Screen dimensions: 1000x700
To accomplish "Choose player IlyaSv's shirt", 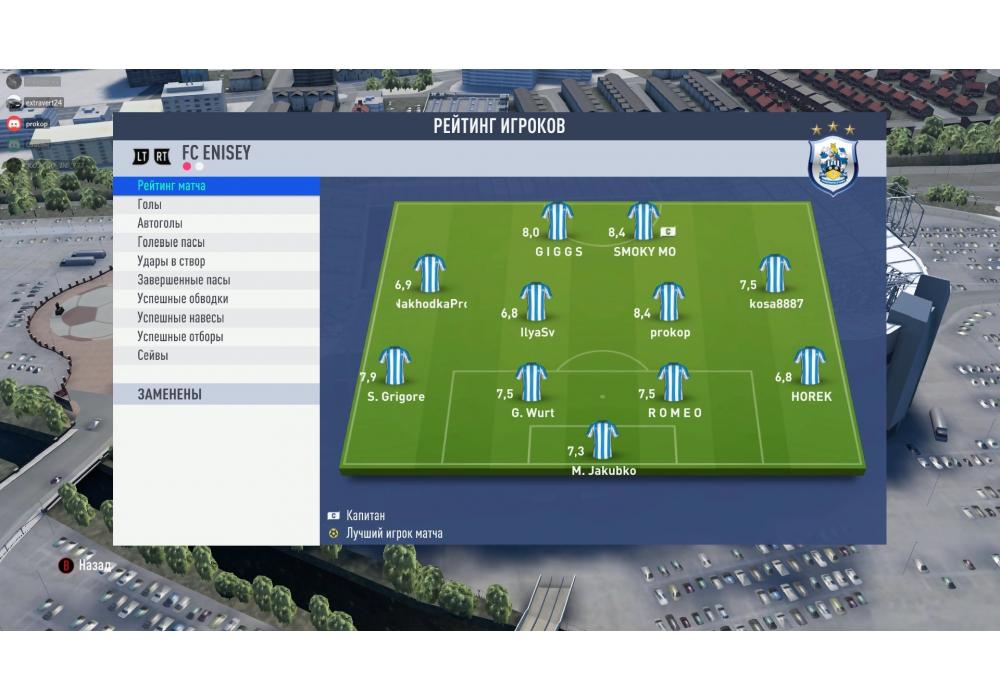I will (537, 303).
